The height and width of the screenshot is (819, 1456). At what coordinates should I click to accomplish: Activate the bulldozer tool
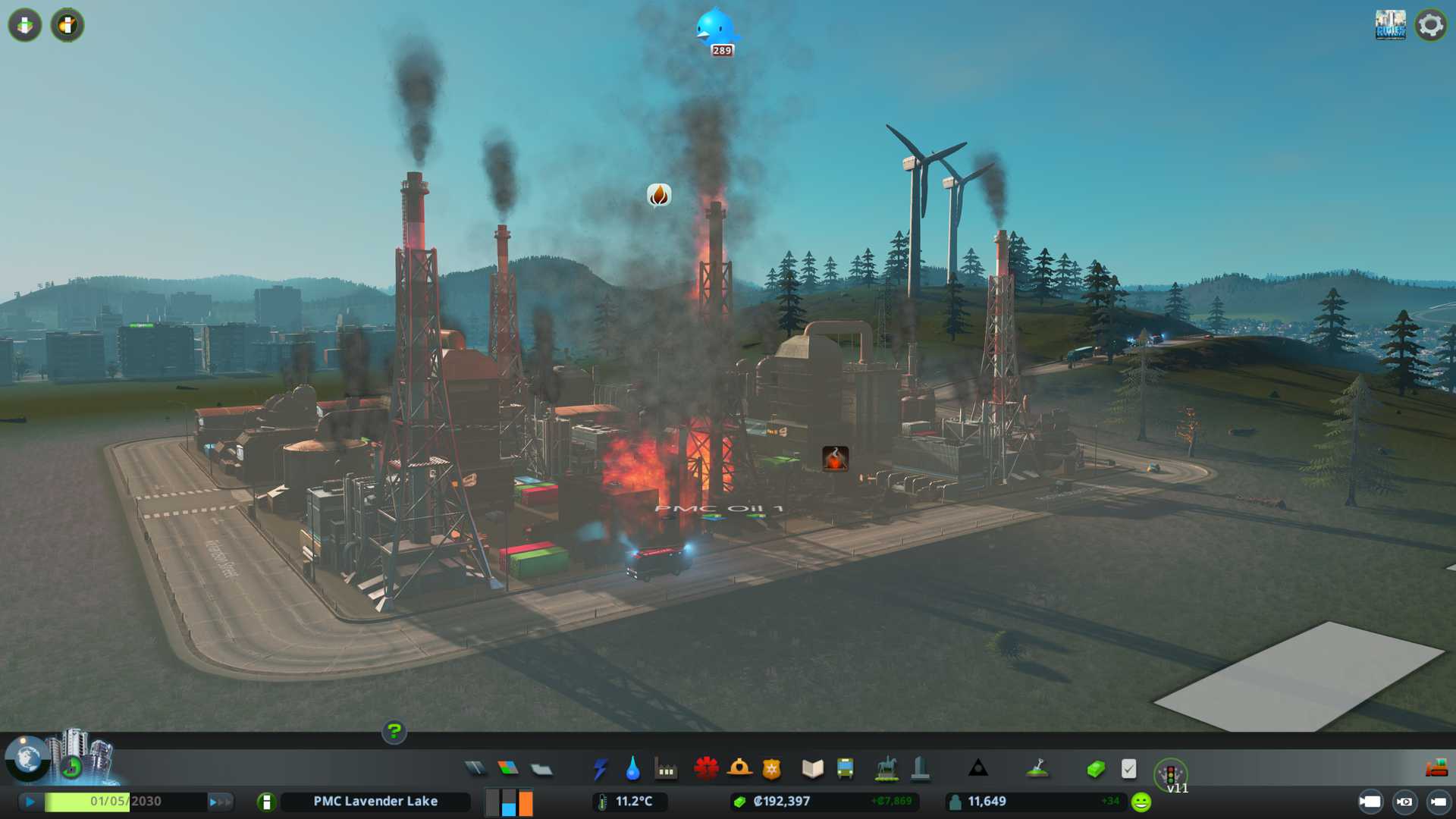click(1436, 769)
